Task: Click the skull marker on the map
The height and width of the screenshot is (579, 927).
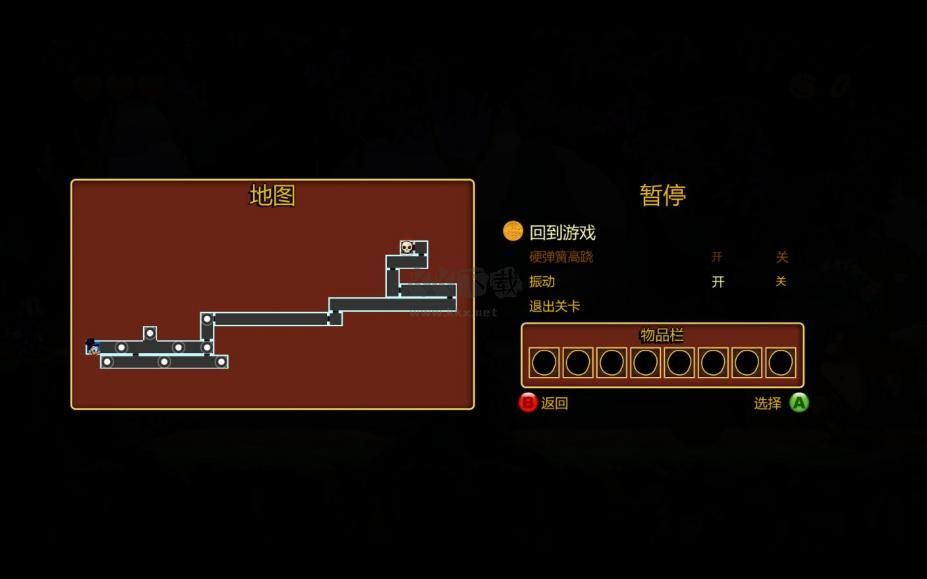Action: coord(407,247)
